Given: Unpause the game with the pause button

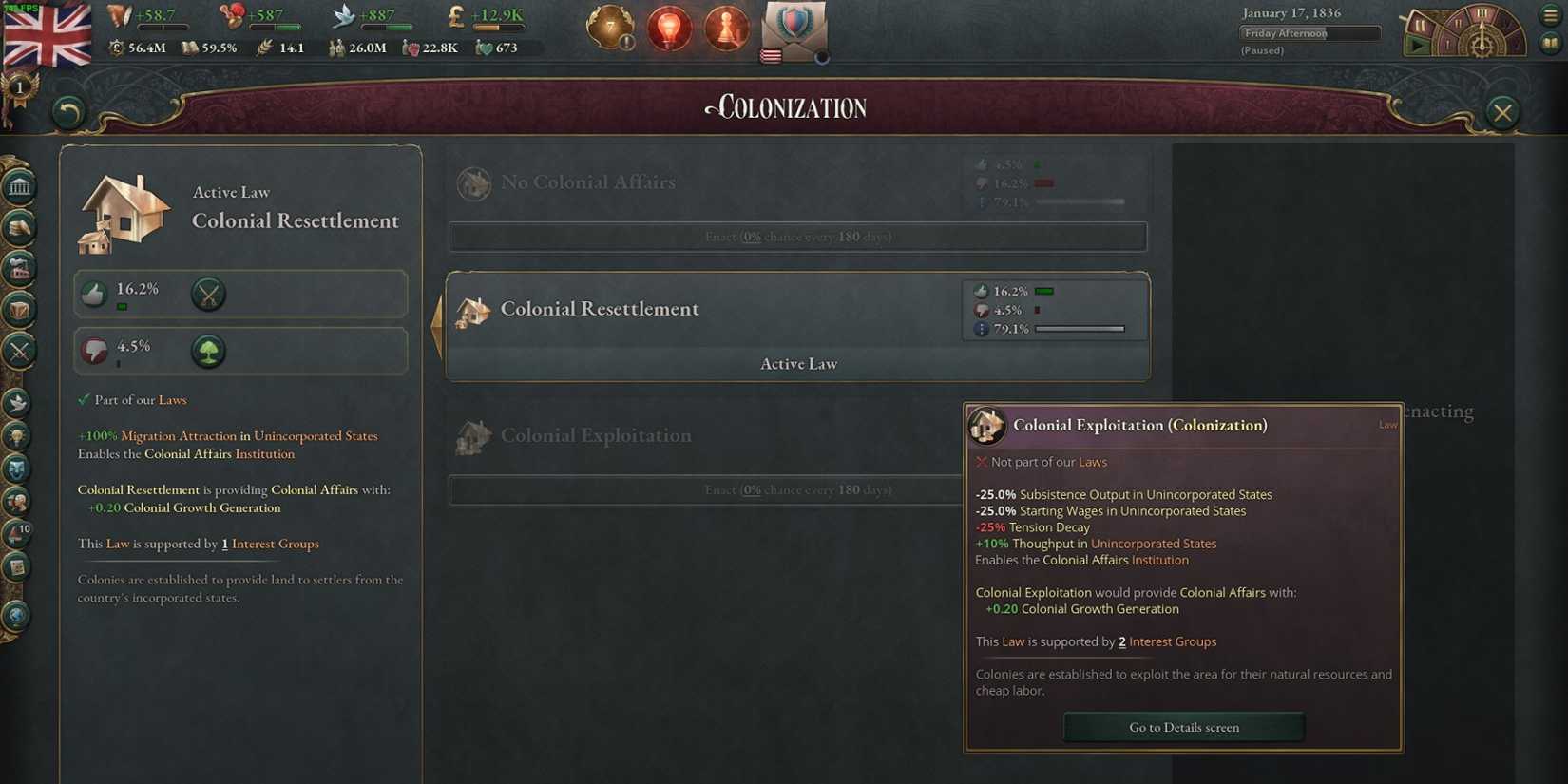Looking at the screenshot, I should click(1418, 46).
